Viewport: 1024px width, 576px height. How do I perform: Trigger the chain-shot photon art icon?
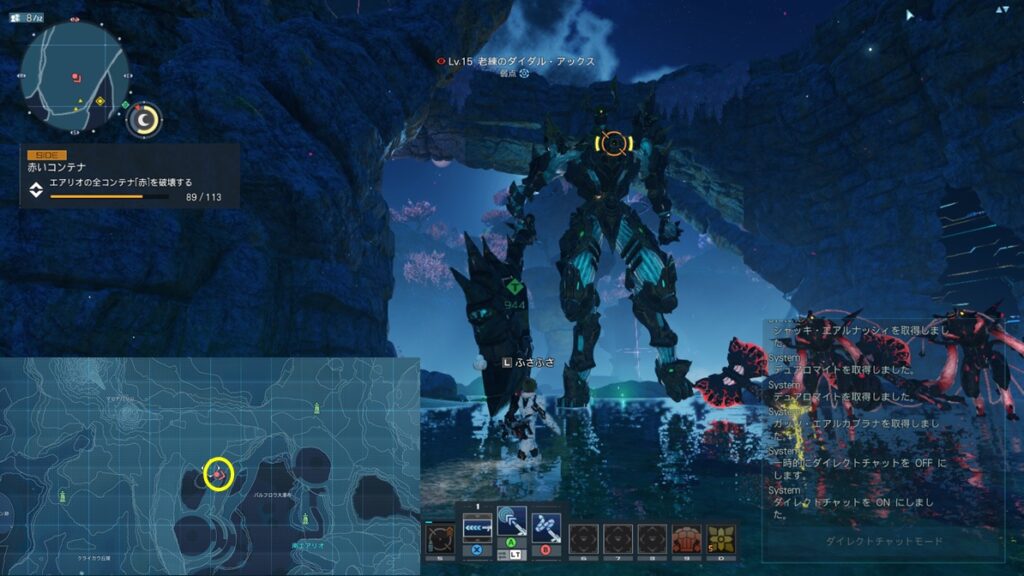click(545, 523)
